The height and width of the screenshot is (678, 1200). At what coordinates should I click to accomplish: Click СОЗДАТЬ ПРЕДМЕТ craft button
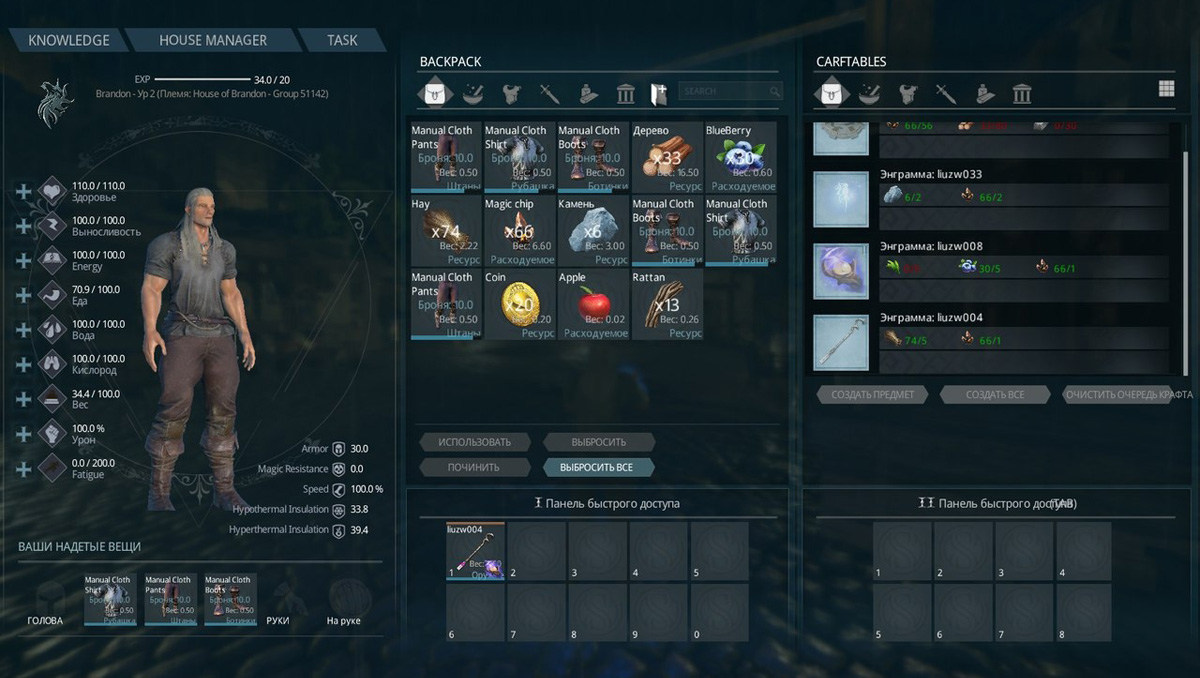(872, 395)
